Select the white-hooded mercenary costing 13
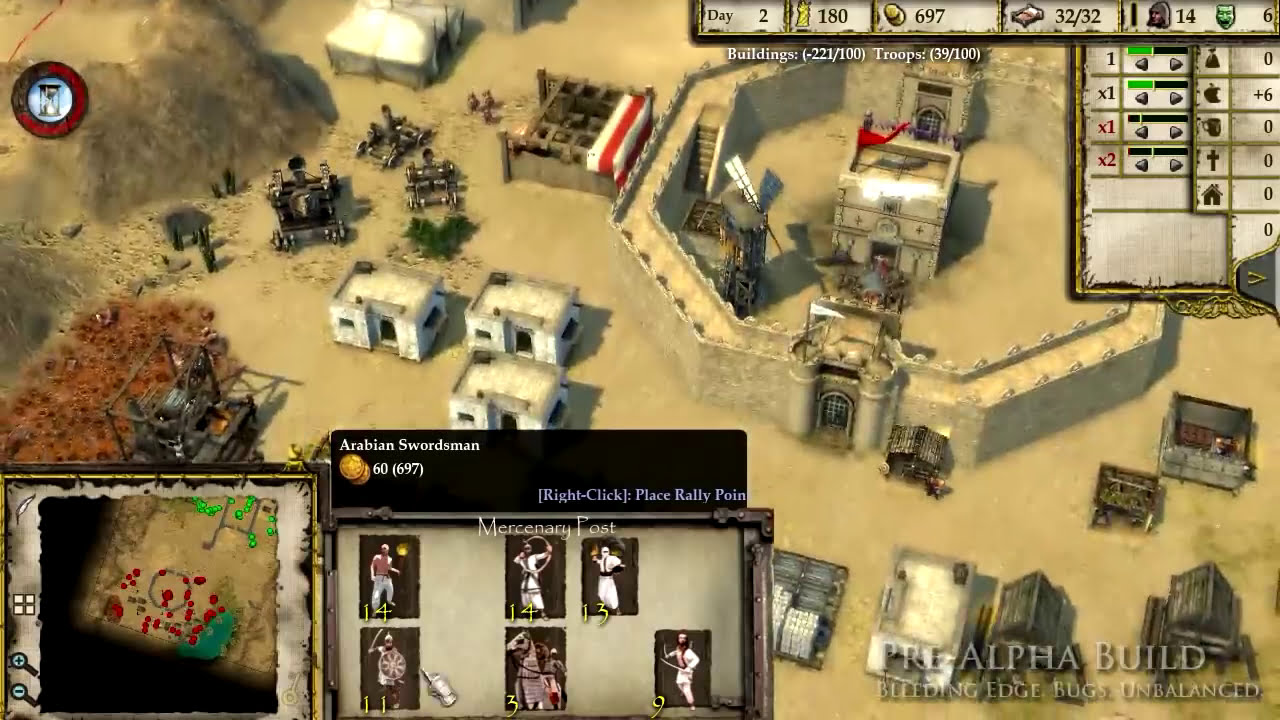The width and height of the screenshot is (1280, 720). (x=609, y=575)
